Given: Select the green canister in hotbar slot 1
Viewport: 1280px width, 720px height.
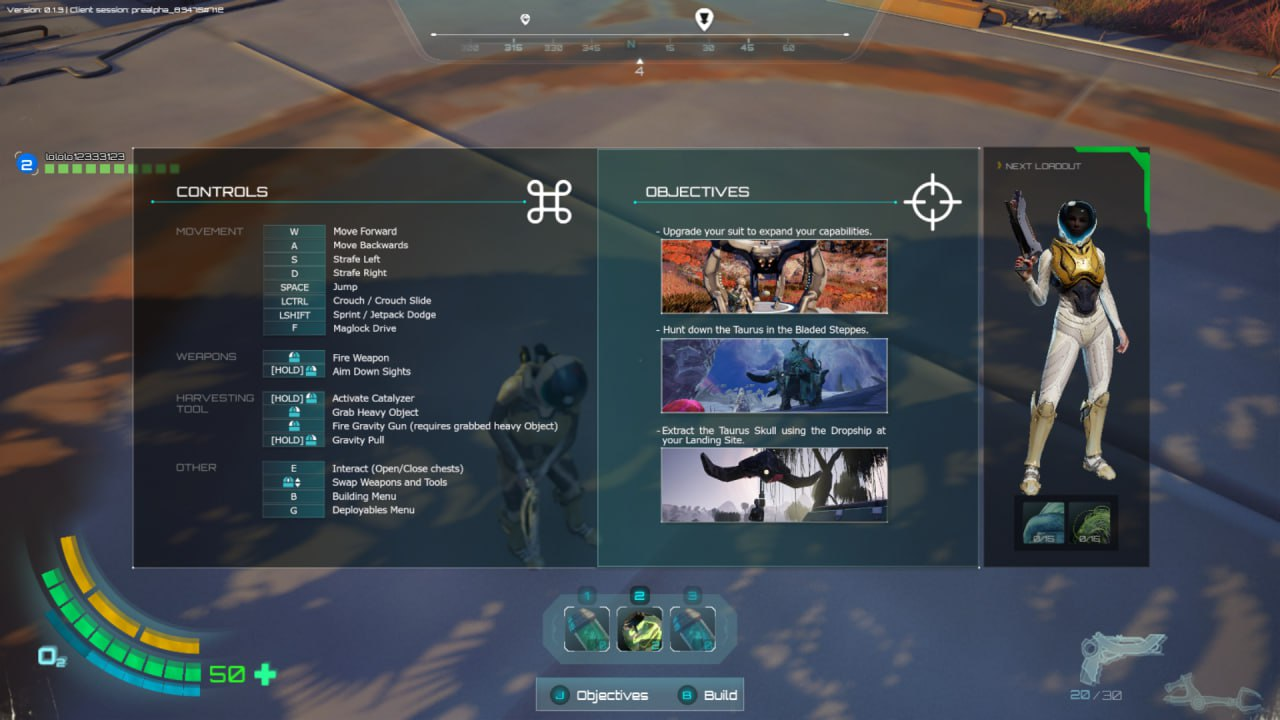Looking at the screenshot, I should point(587,629).
